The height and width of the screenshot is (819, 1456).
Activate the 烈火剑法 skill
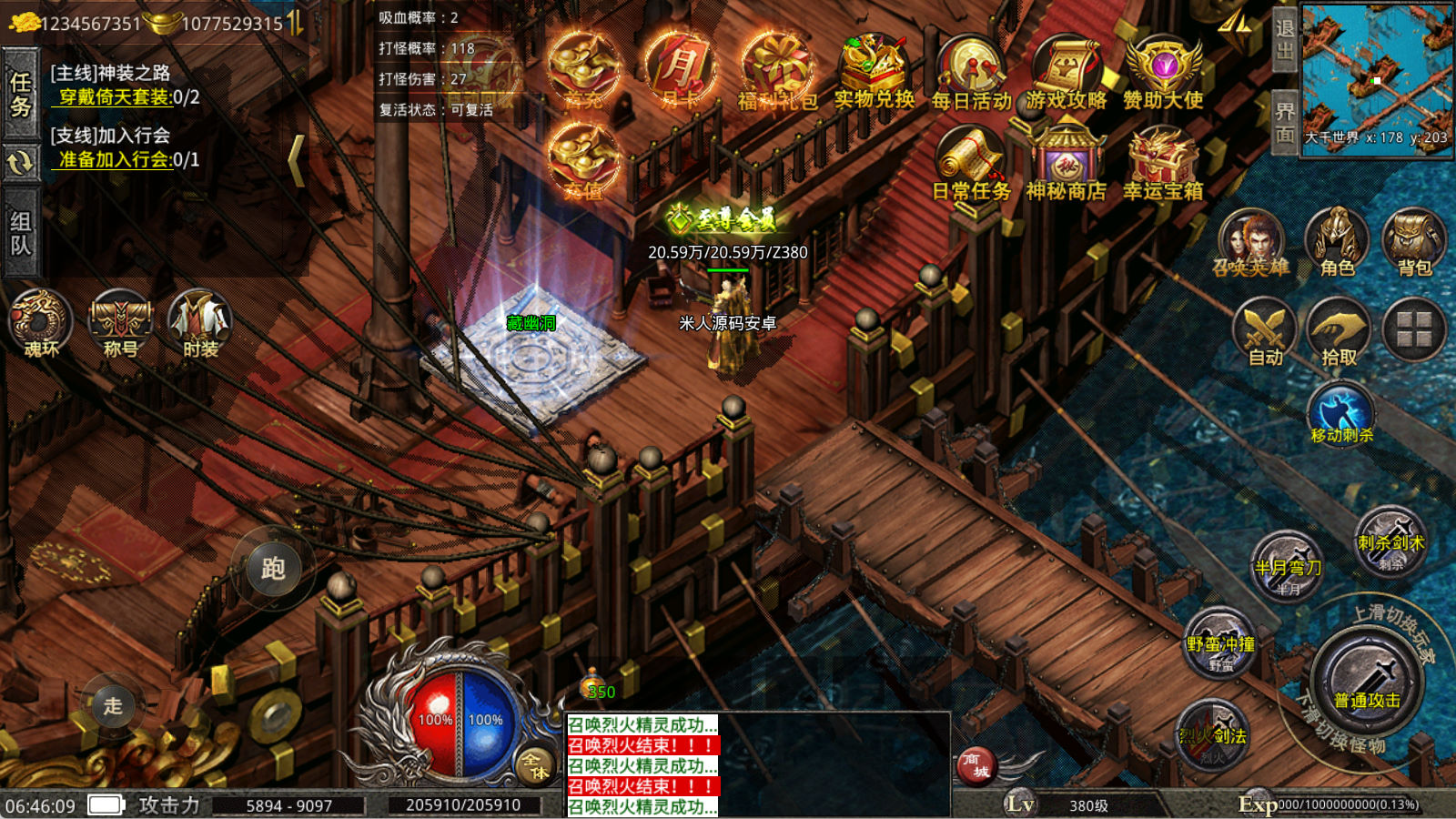coord(1213,733)
